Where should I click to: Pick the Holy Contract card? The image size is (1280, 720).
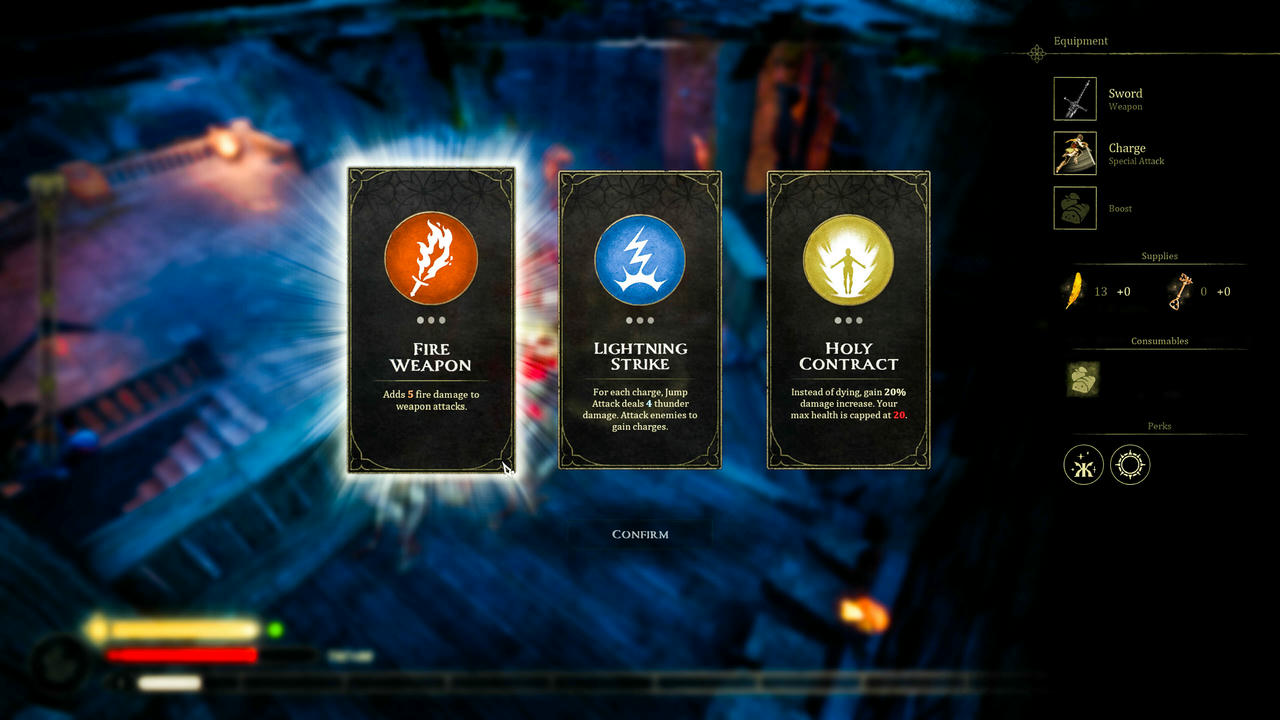point(848,320)
